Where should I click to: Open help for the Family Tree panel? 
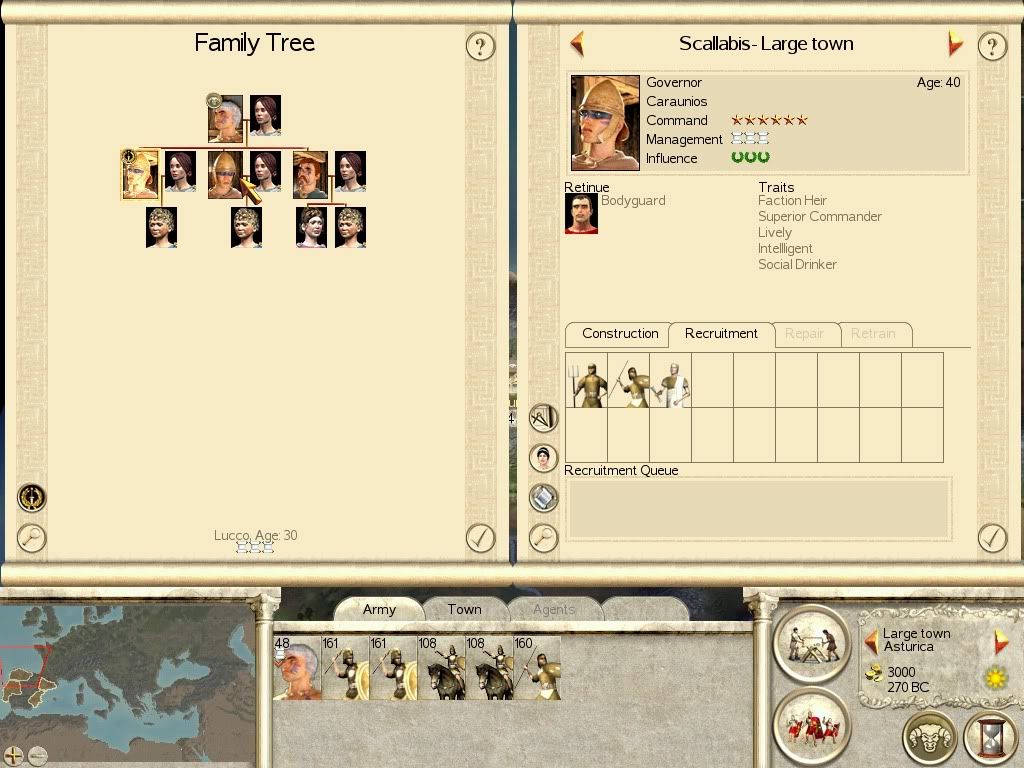[x=481, y=46]
